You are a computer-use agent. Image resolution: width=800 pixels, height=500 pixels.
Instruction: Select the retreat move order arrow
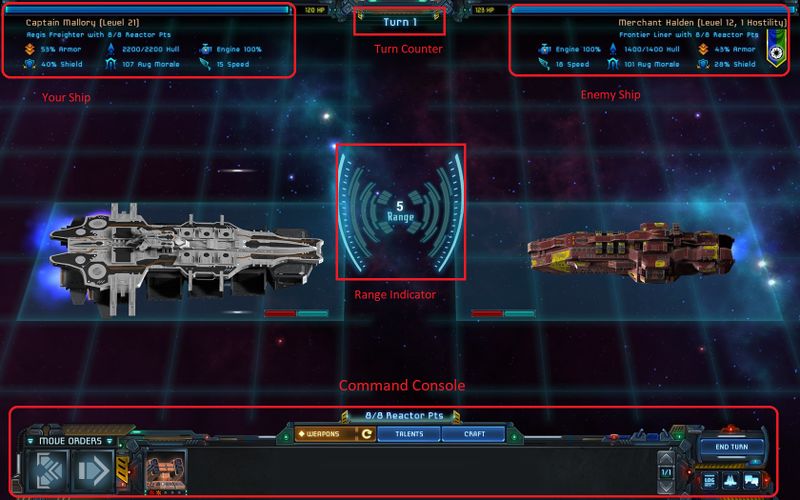pyautogui.click(x=49, y=470)
